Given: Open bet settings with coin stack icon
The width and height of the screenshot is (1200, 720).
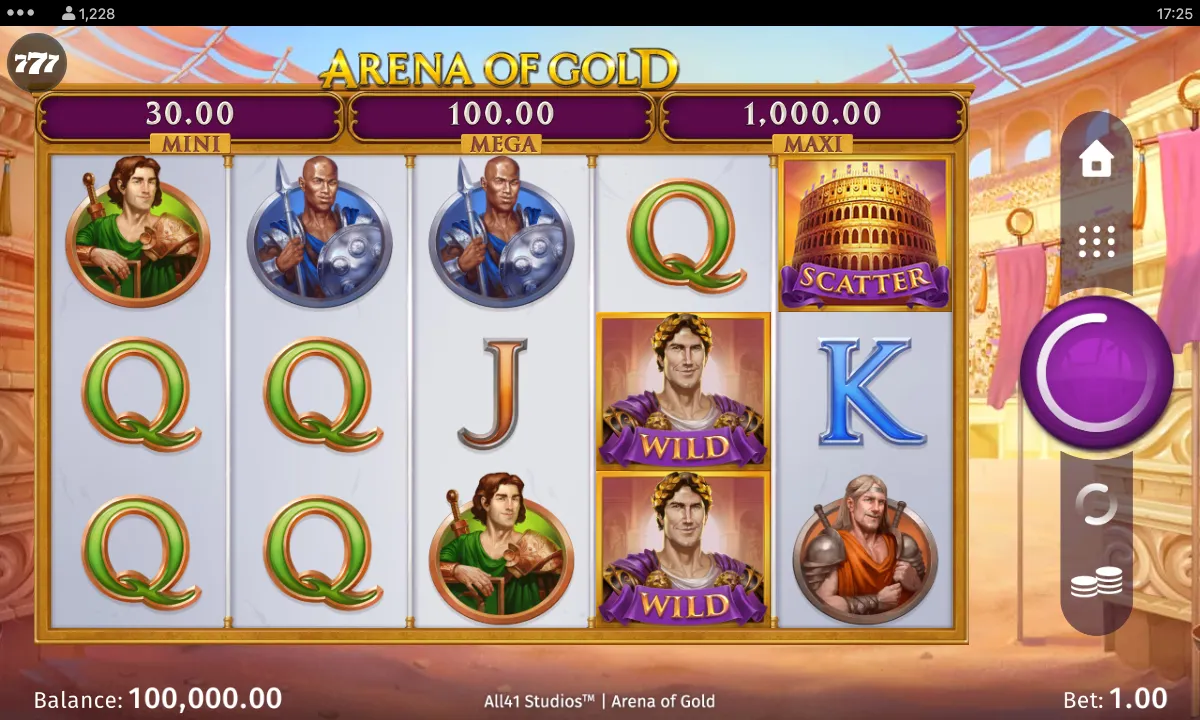Looking at the screenshot, I should coord(1096,583).
